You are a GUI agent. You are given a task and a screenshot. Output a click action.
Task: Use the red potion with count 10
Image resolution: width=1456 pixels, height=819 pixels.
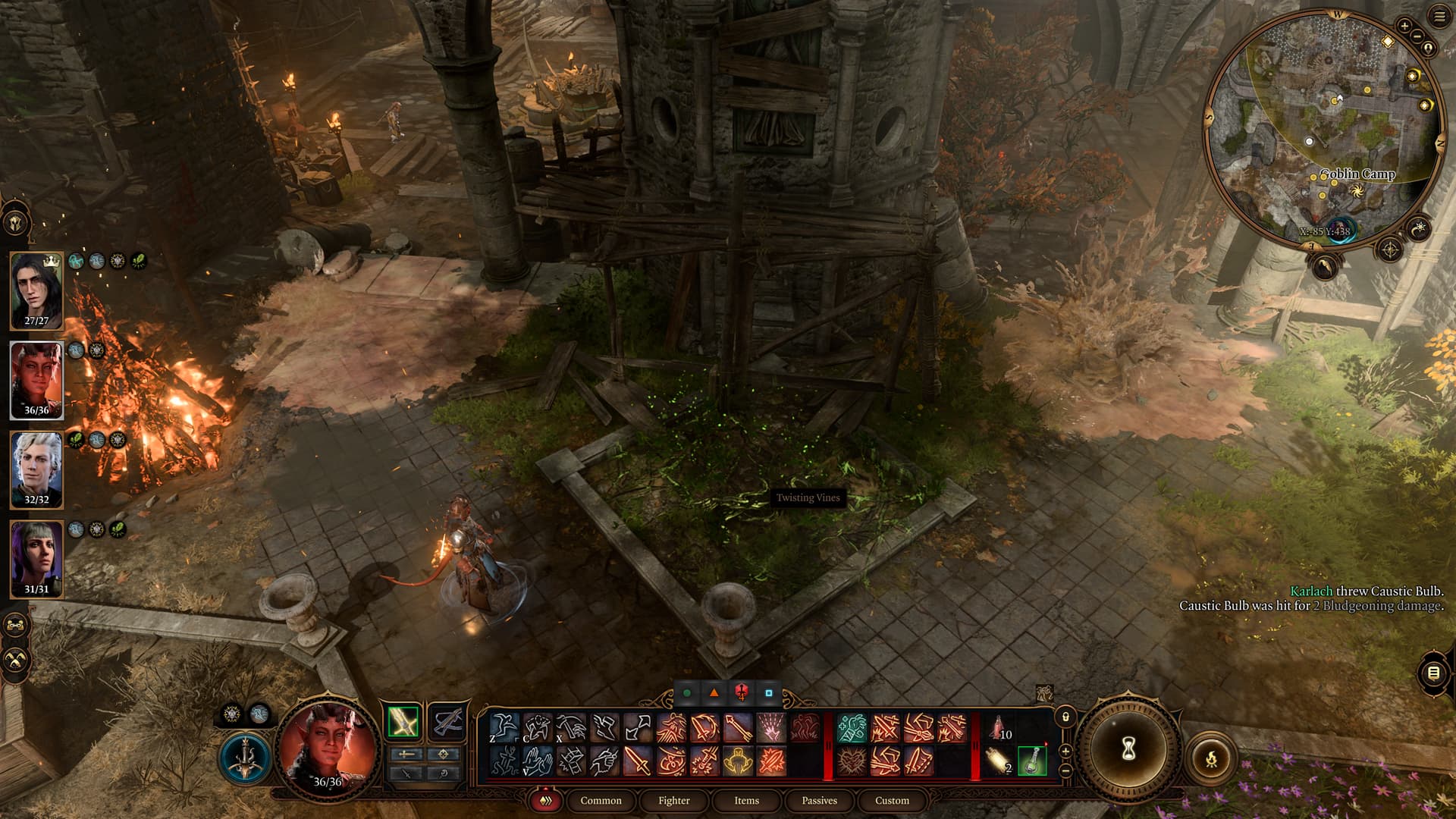(x=999, y=728)
